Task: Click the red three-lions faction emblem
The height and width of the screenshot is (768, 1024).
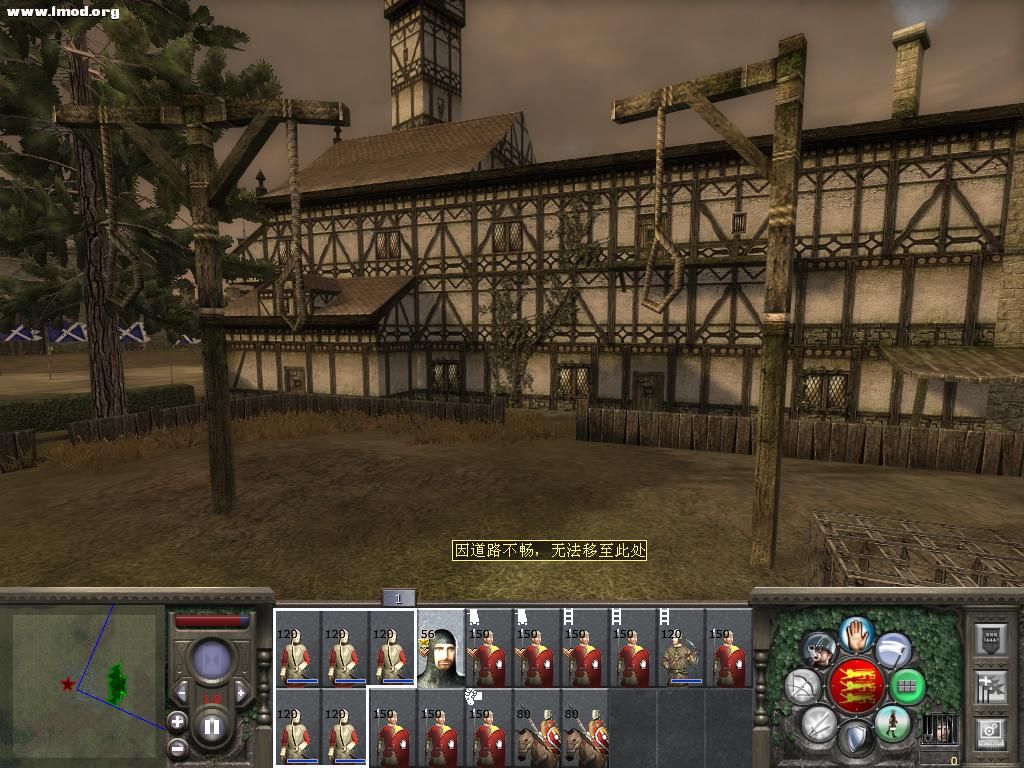Action: coord(856,686)
